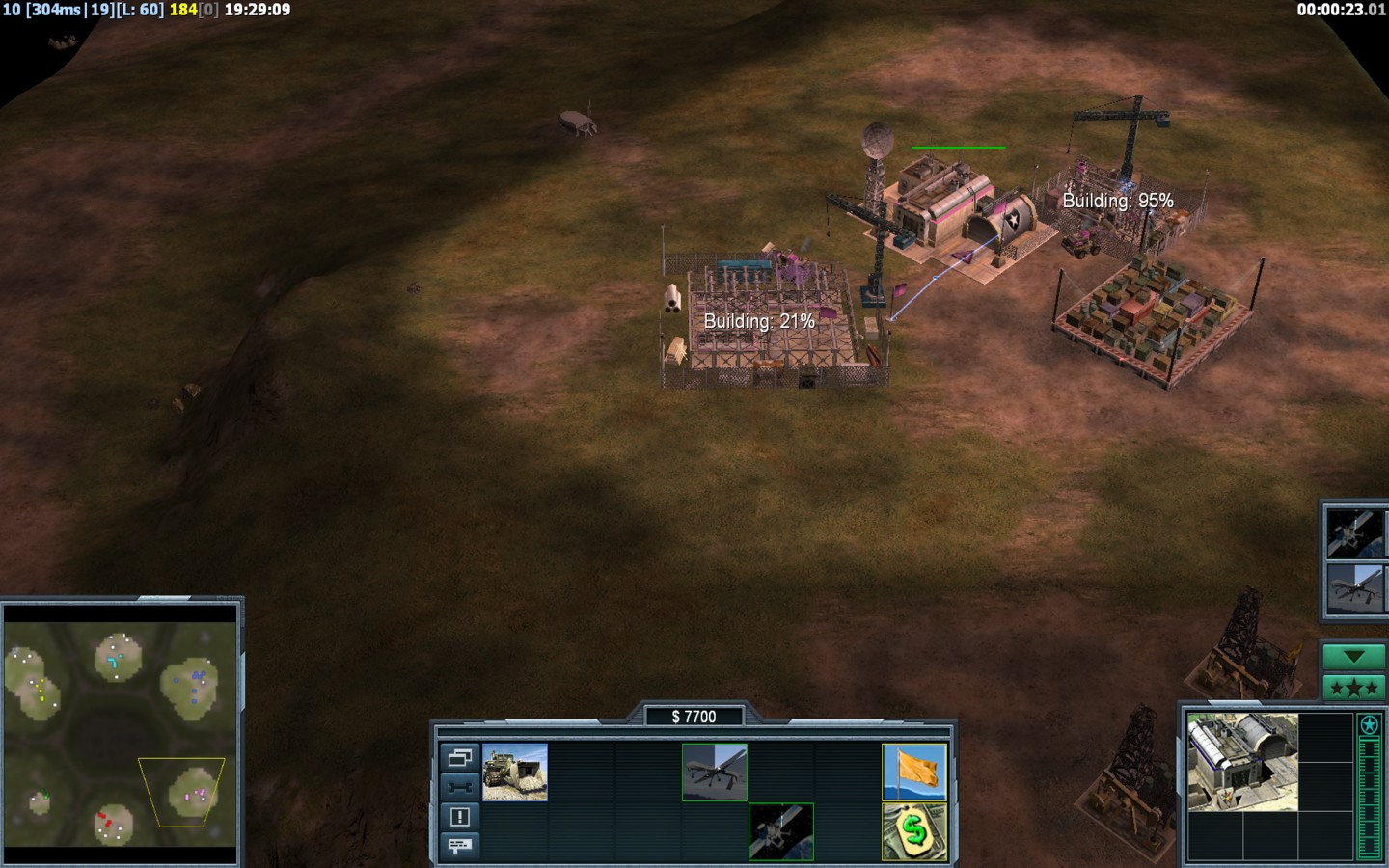1389x868 pixels.
Task: Click the minimap to move the camera
Action: (x=121, y=733)
